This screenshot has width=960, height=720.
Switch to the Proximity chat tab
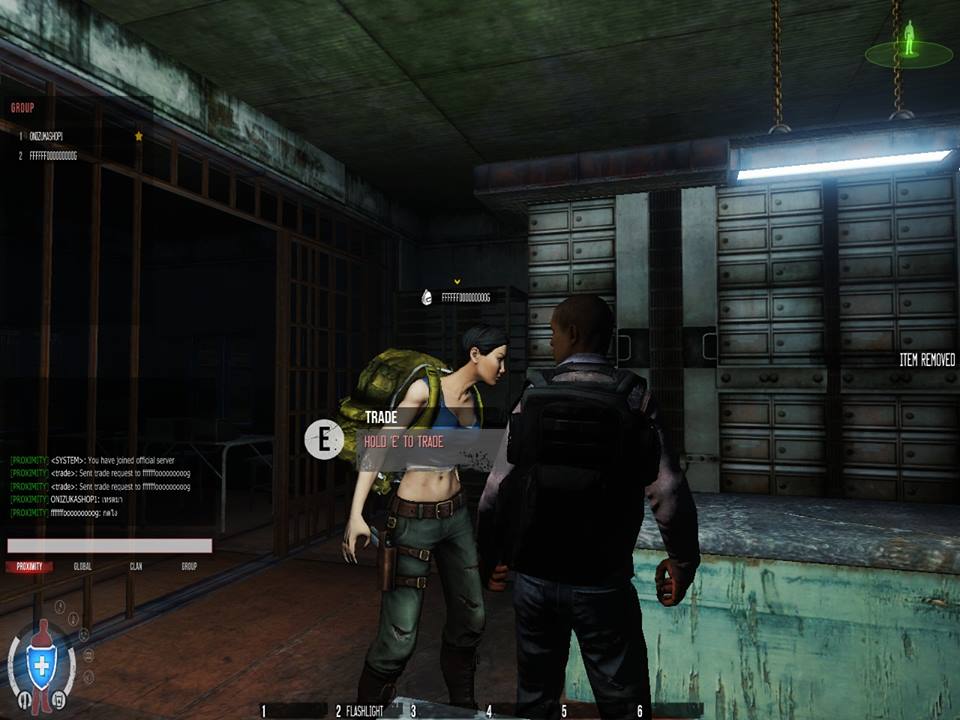coord(29,567)
